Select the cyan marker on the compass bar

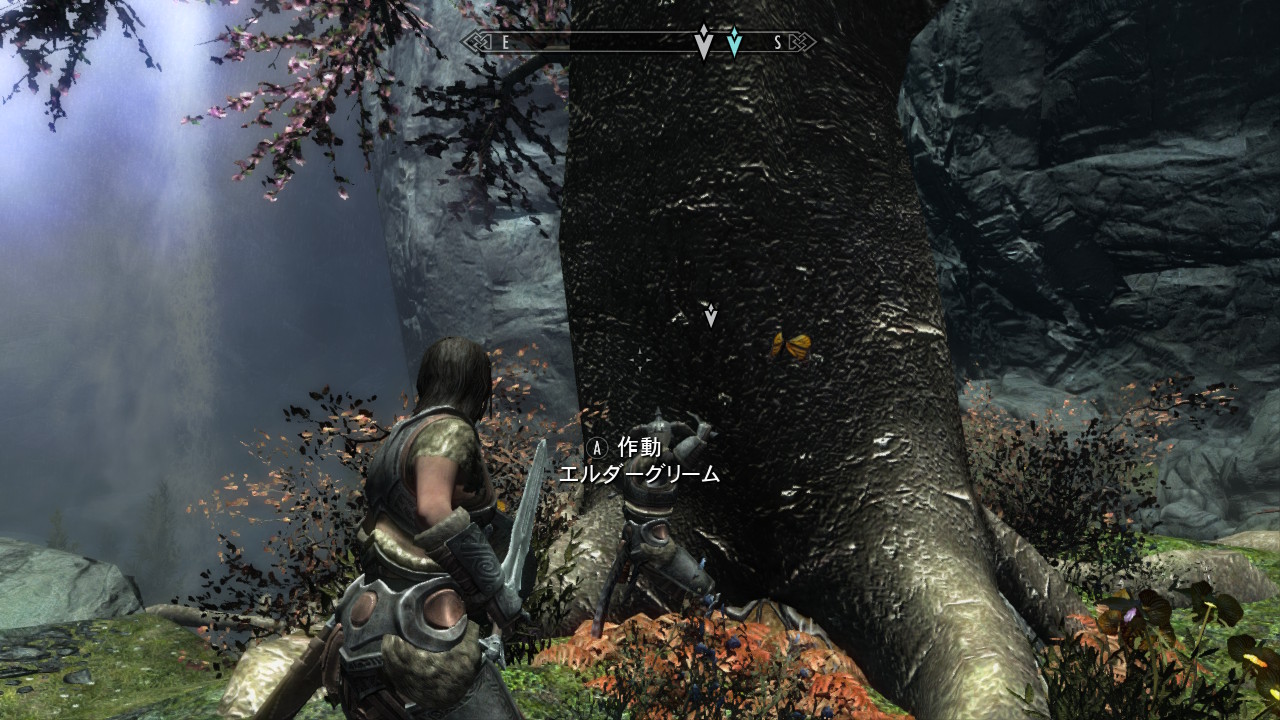click(735, 42)
